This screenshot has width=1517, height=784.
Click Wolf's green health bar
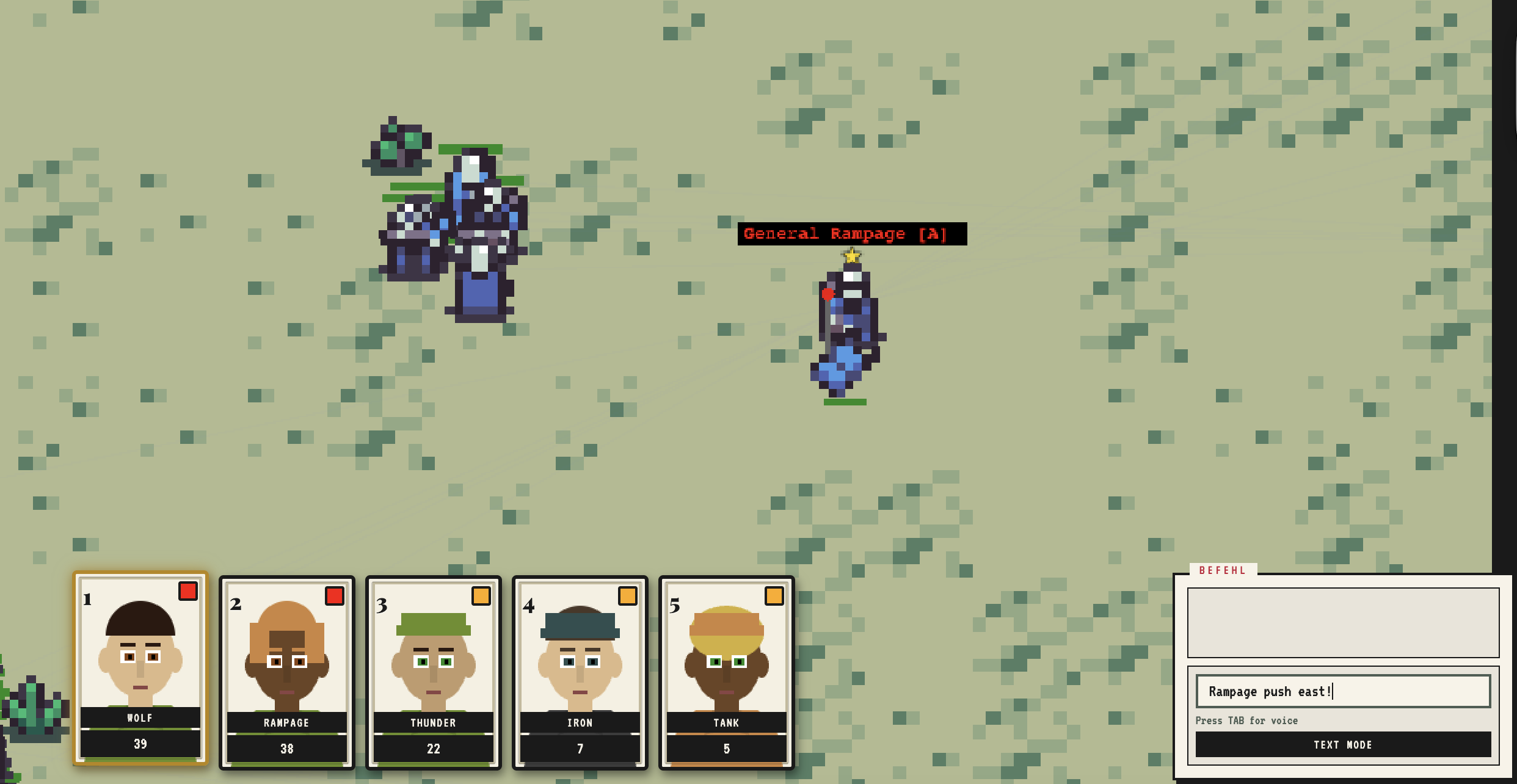[140, 728]
